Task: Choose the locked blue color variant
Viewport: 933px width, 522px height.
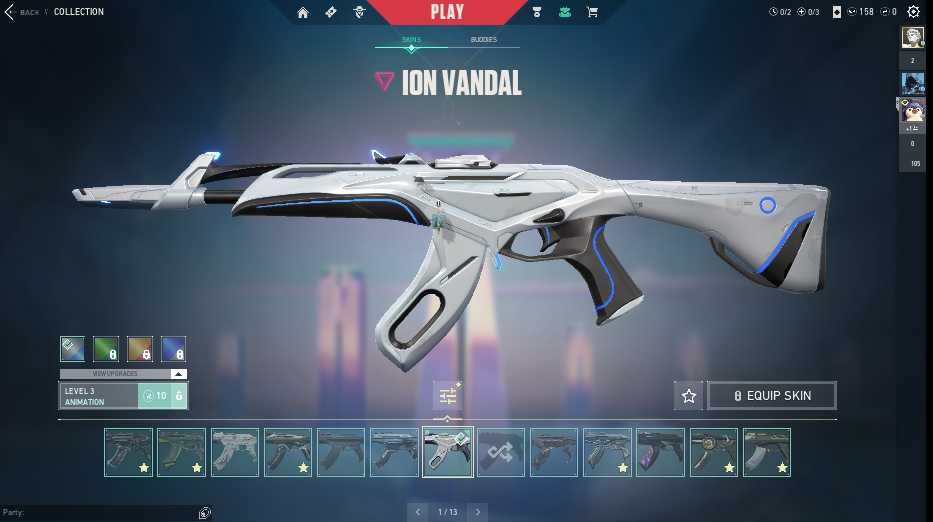Action: pyautogui.click(x=174, y=349)
